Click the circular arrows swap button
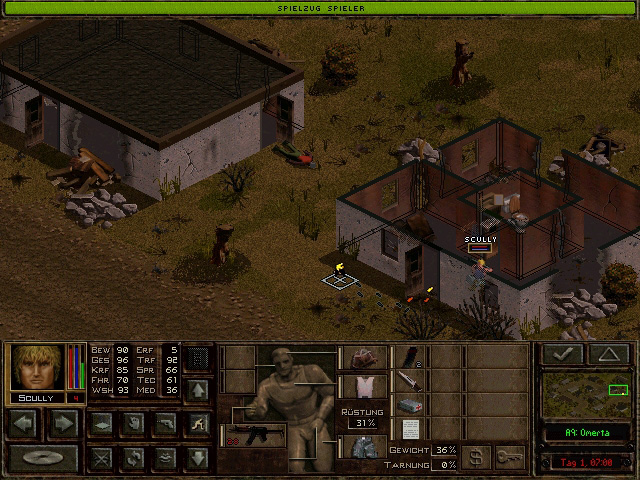This screenshot has height=480, width=640. 133,459
